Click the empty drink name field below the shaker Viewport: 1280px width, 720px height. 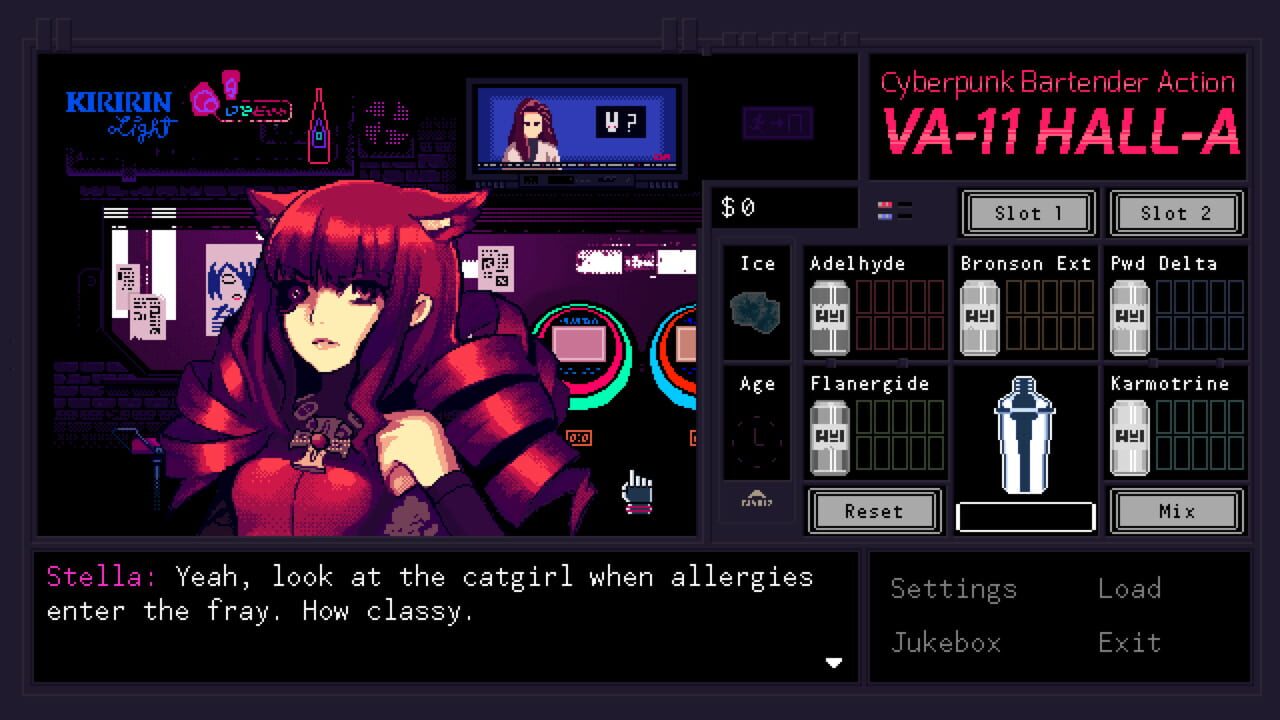click(x=1024, y=514)
